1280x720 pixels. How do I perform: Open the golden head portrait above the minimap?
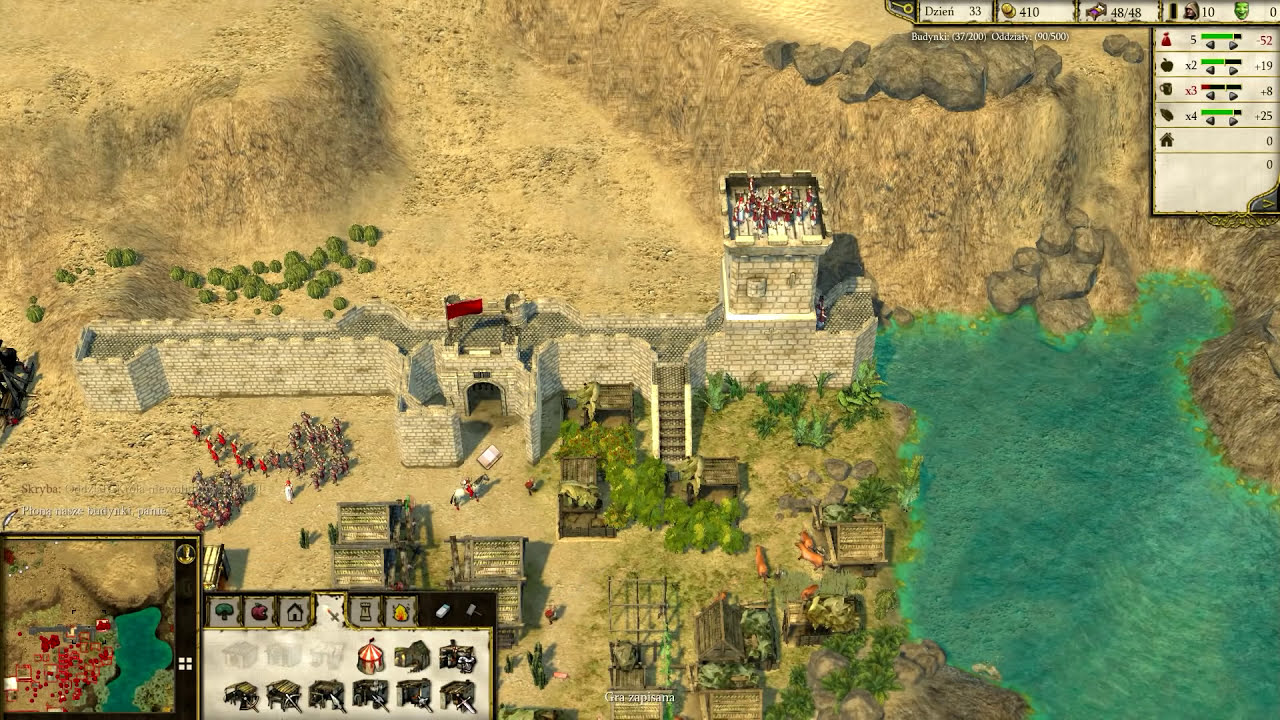[185, 553]
